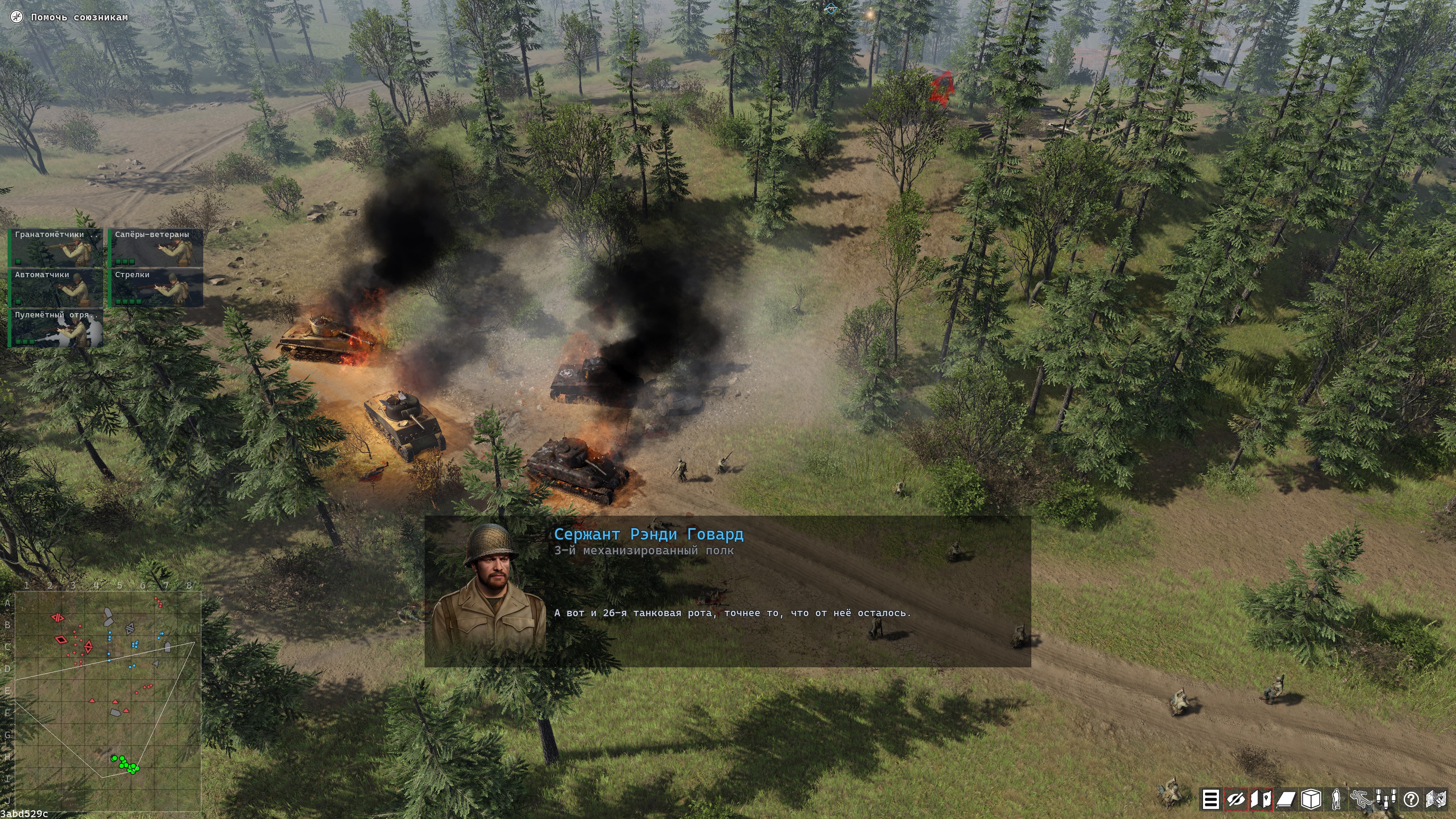Open help with the question mark icon
This screenshot has width=1456, height=819.
[x=1411, y=799]
